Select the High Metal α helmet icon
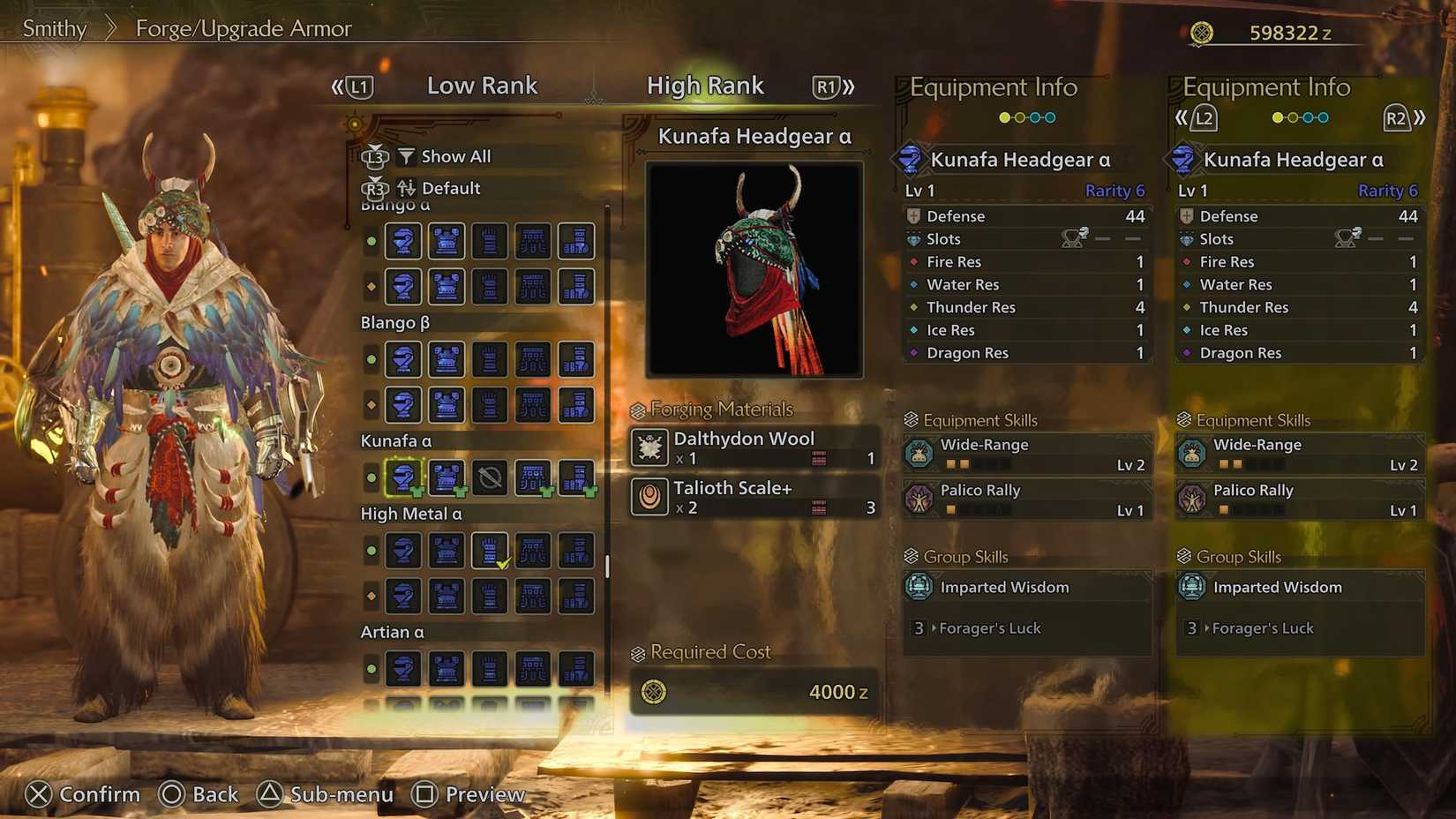The width and height of the screenshot is (1456, 819). 403,551
